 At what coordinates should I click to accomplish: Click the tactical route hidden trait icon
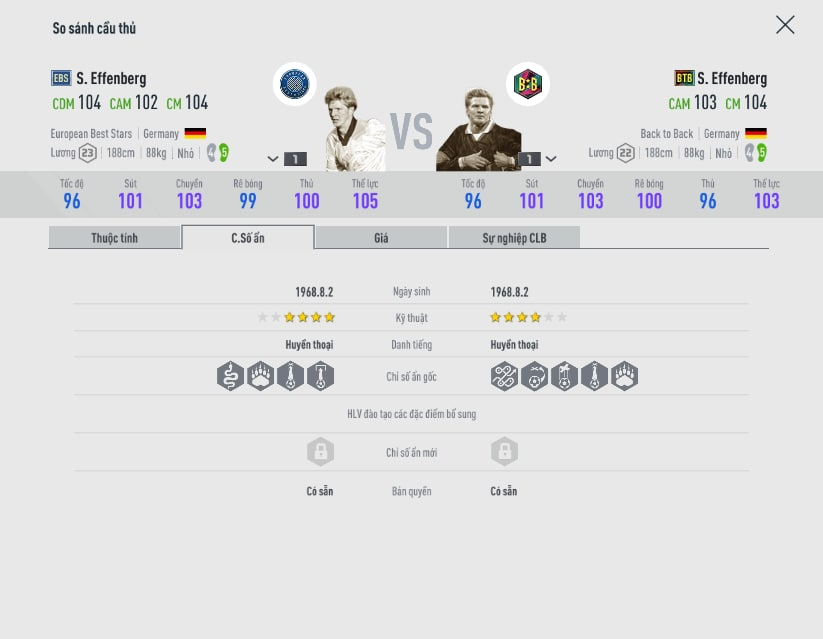click(504, 376)
